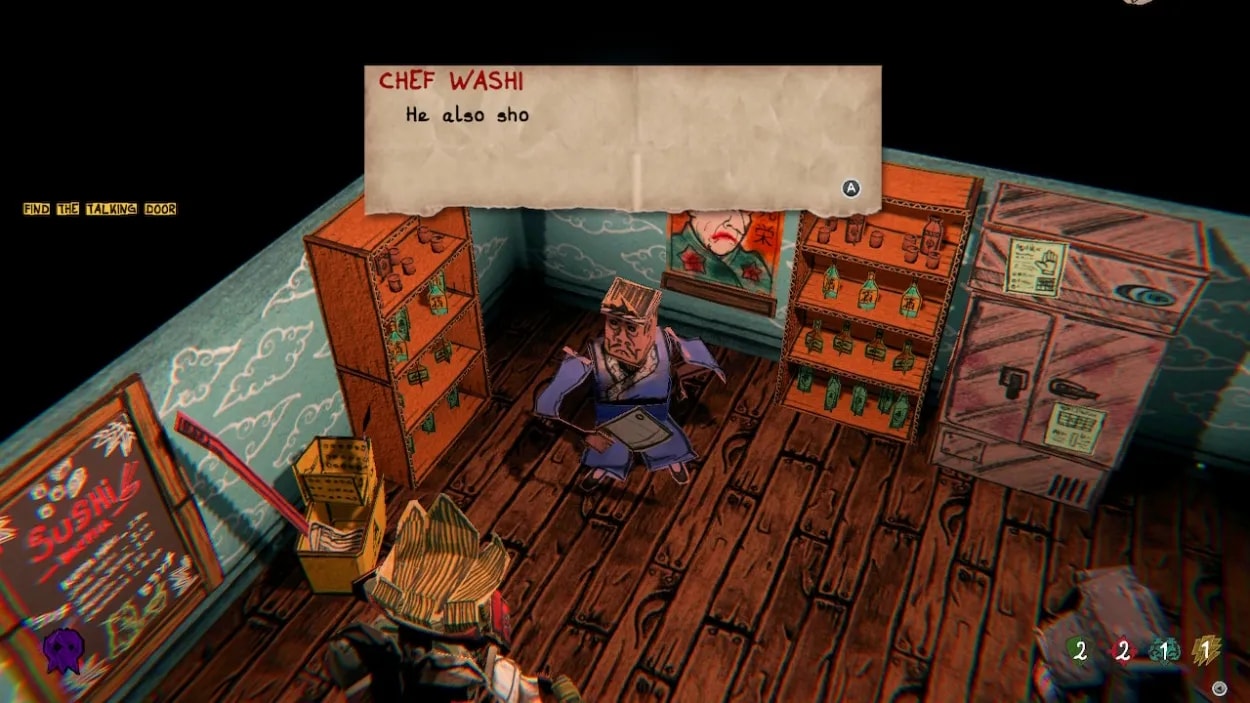Select the purple skull icon
The image size is (1250, 703).
pos(62,650)
